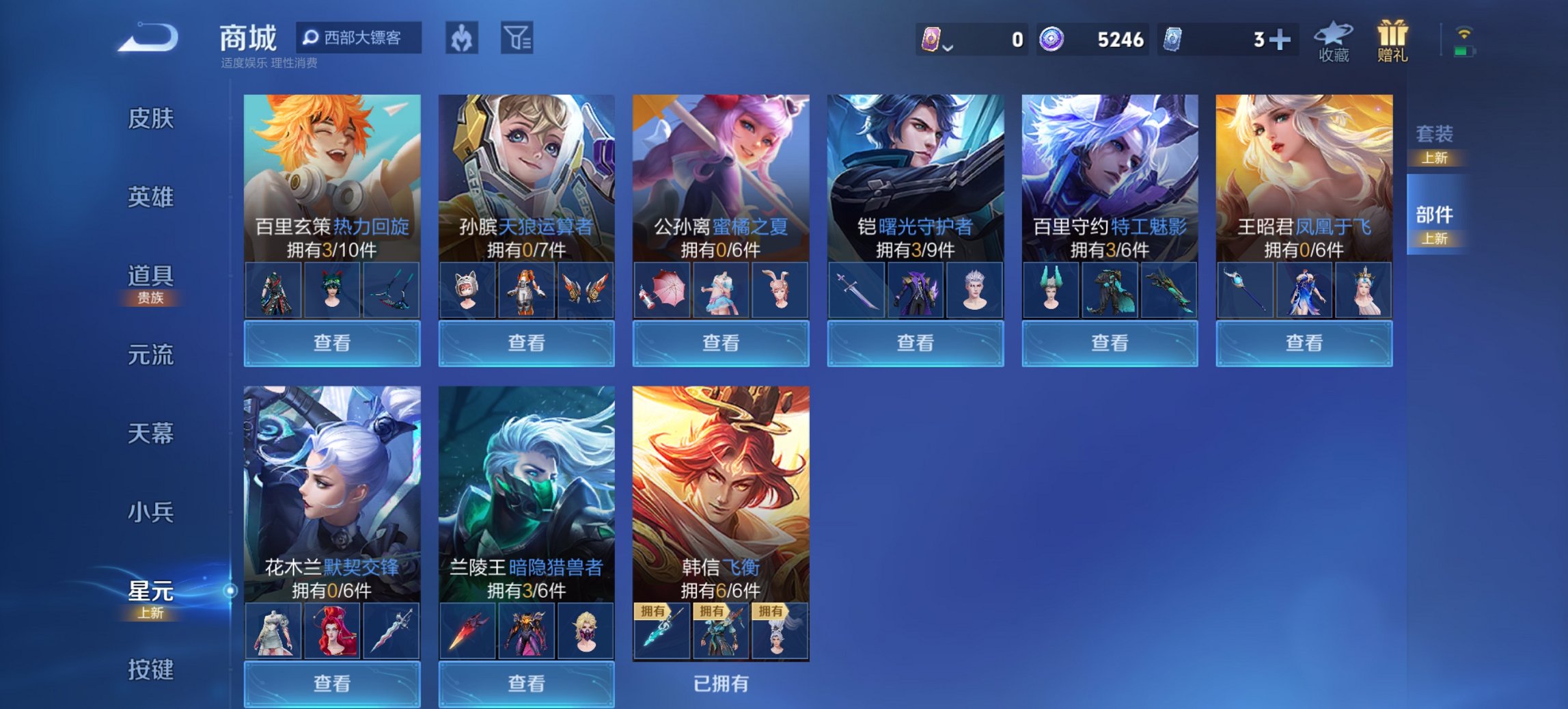1568x709 pixels.
Task: Click the hero emblem icon next to search
Action: [463, 39]
